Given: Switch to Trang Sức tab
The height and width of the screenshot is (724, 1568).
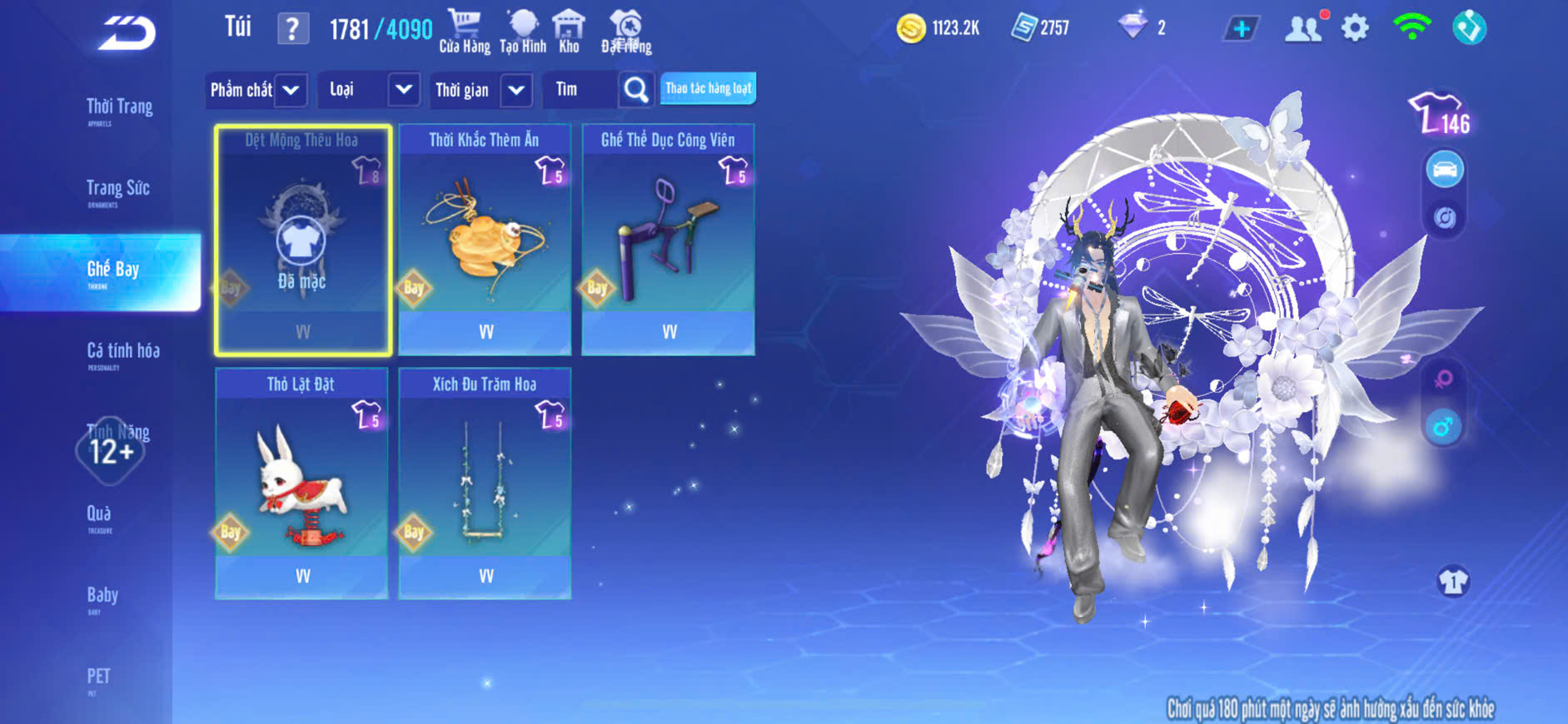Looking at the screenshot, I should point(117,190).
